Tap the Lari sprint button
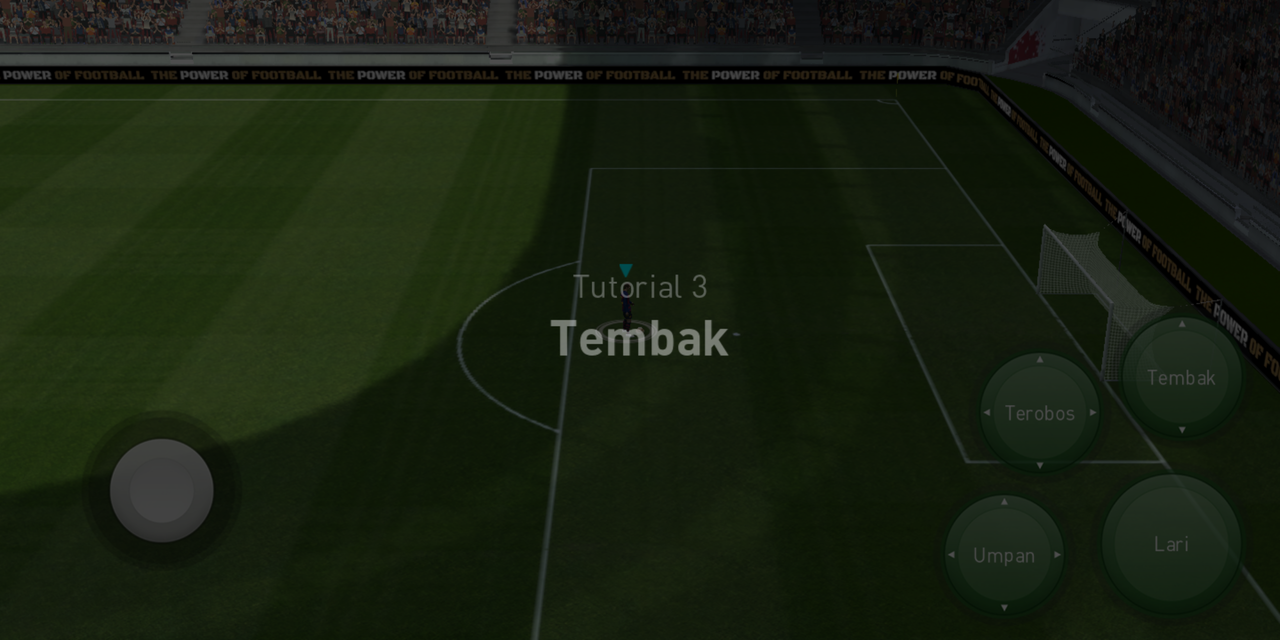The image size is (1280, 640). click(1171, 544)
